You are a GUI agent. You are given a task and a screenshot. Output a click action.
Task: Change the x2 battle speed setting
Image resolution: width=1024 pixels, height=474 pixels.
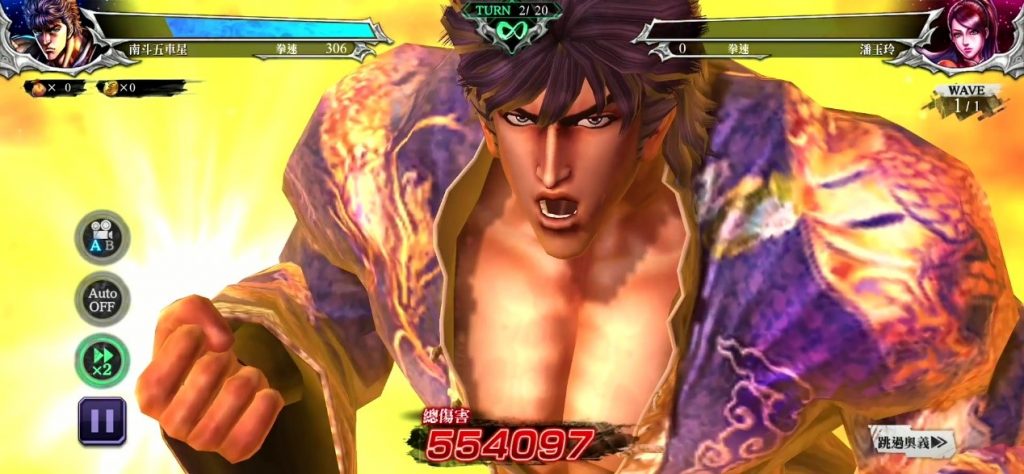point(102,361)
